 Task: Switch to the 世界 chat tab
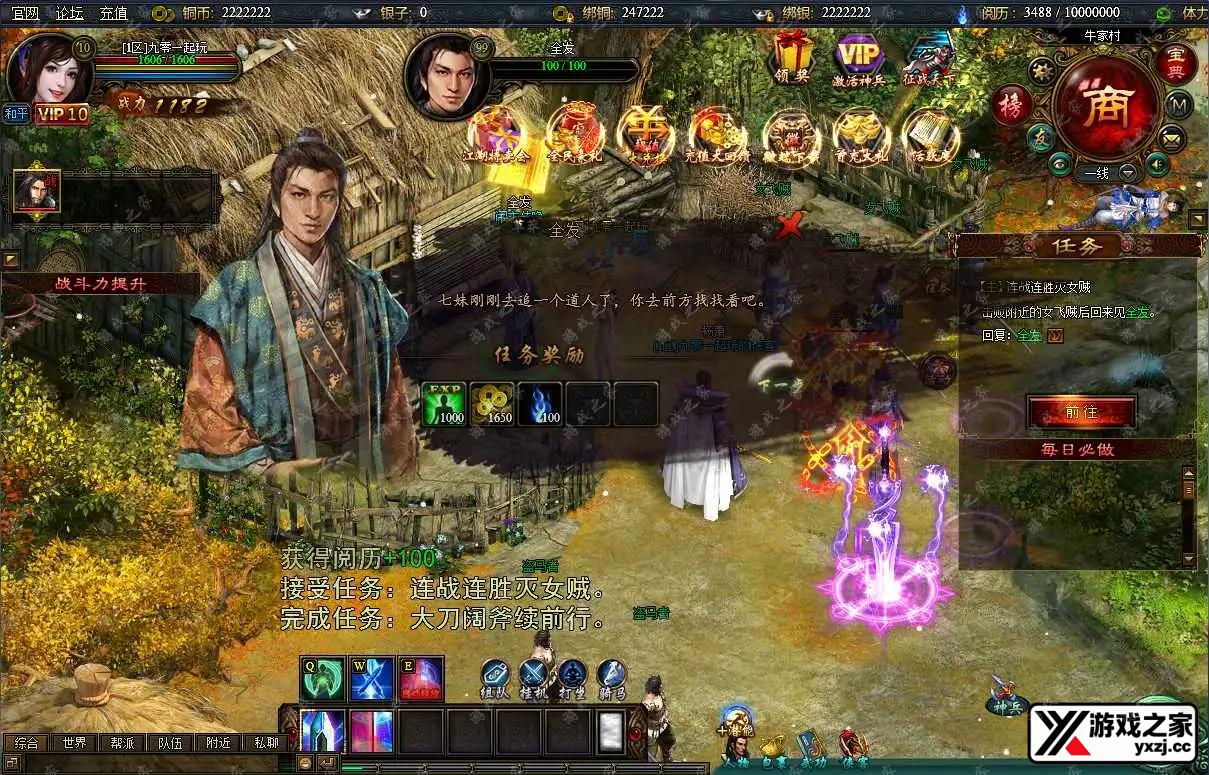pos(74,743)
